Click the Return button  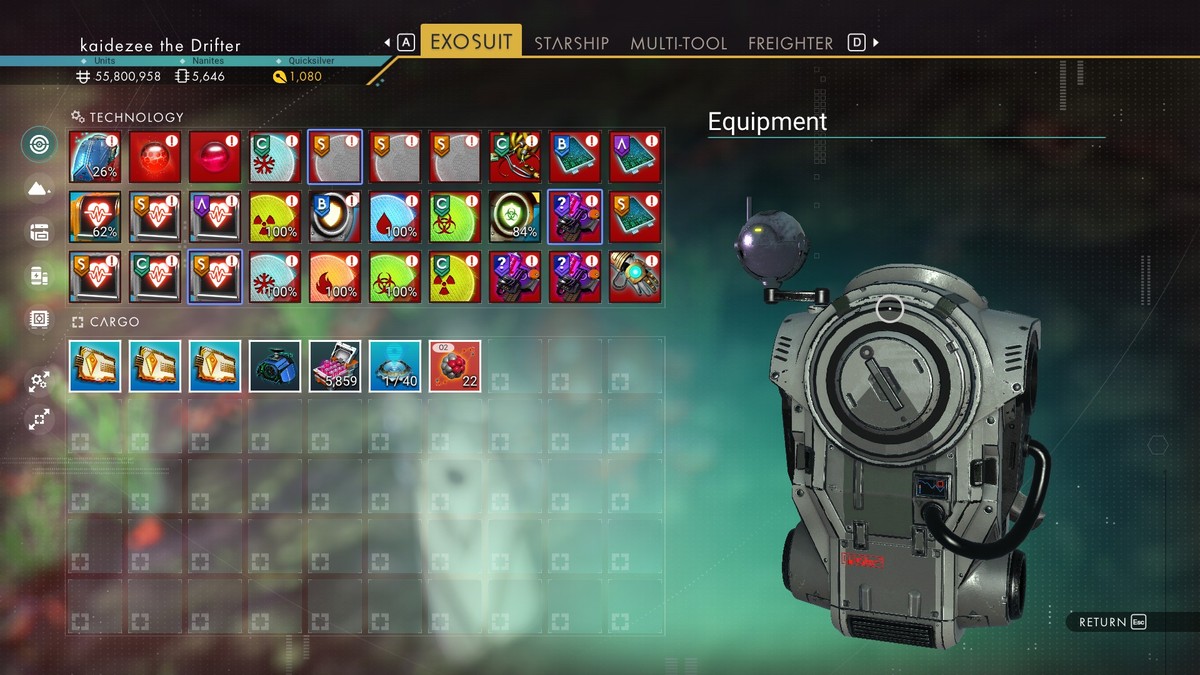[x=1111, y=622]
